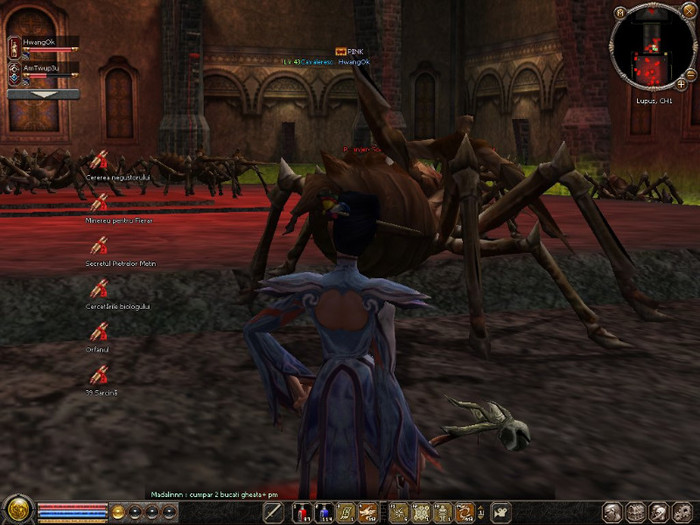The height and width of the screenshot is (525, 700).
Task: Open the Secretul Pietrelor Metin quest scroll
Action: (x=98, y=246)
